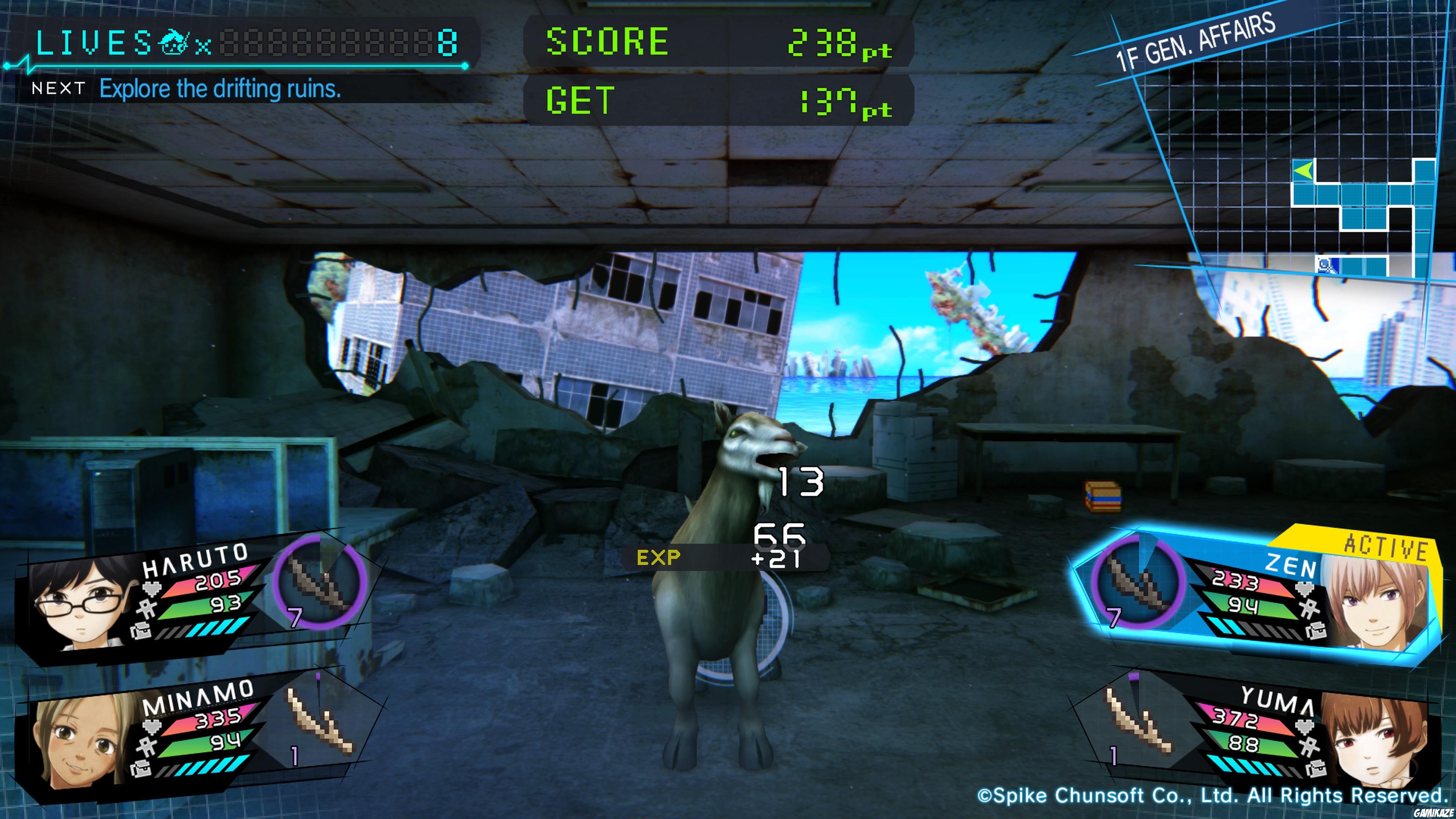
Task: Click Zen's dark feather weapon icon
Action: click(x=1136, y=582)
